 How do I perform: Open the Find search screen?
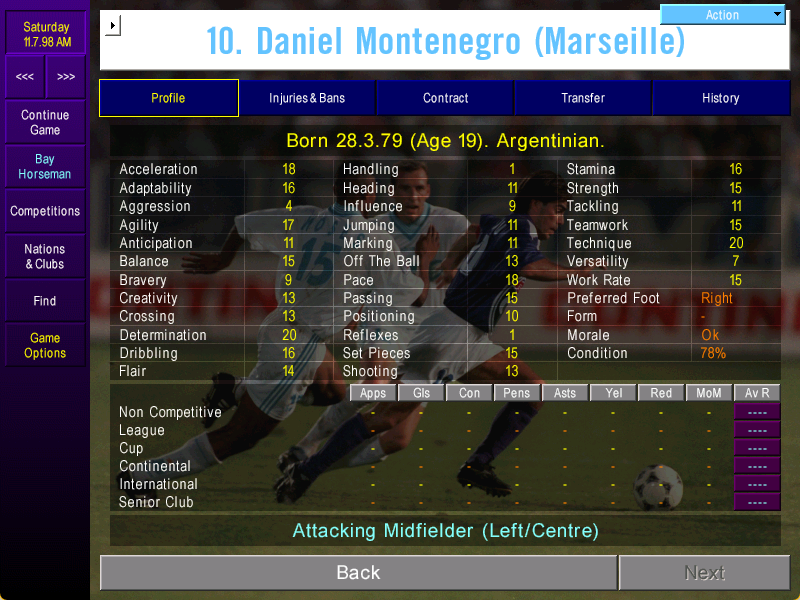coord(45,300)
